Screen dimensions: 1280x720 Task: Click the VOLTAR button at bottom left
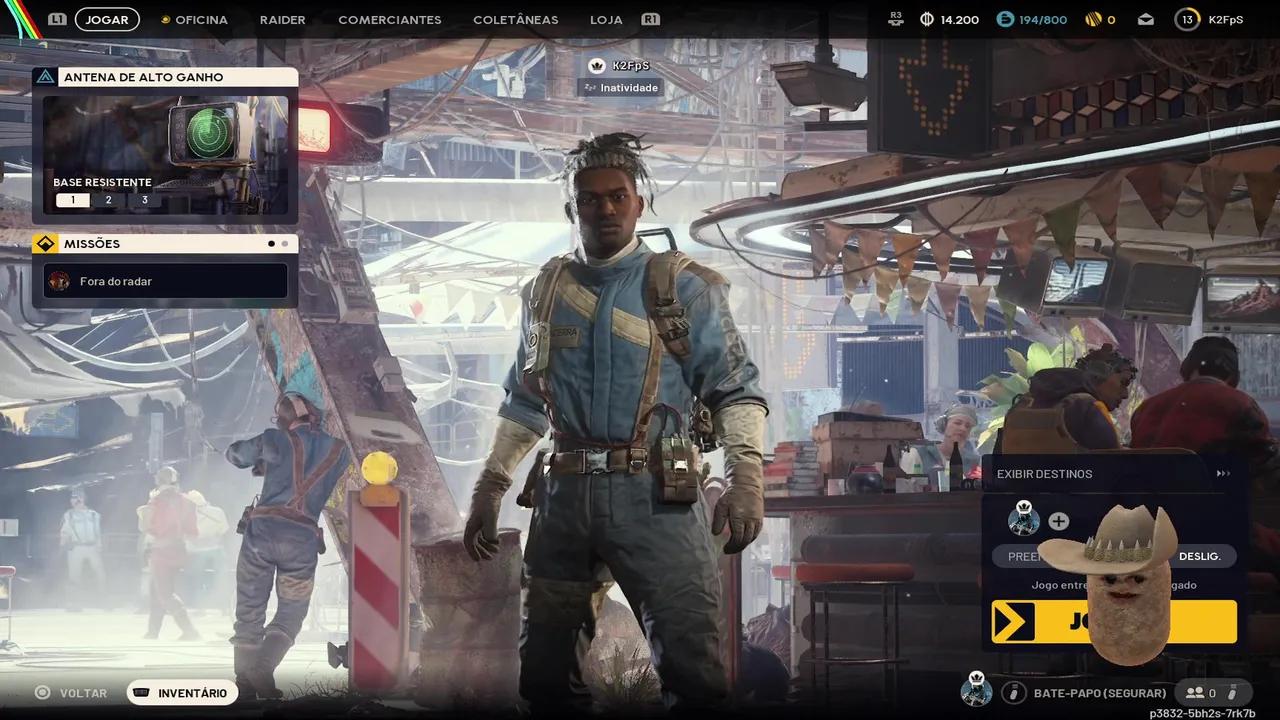(70, 692)
